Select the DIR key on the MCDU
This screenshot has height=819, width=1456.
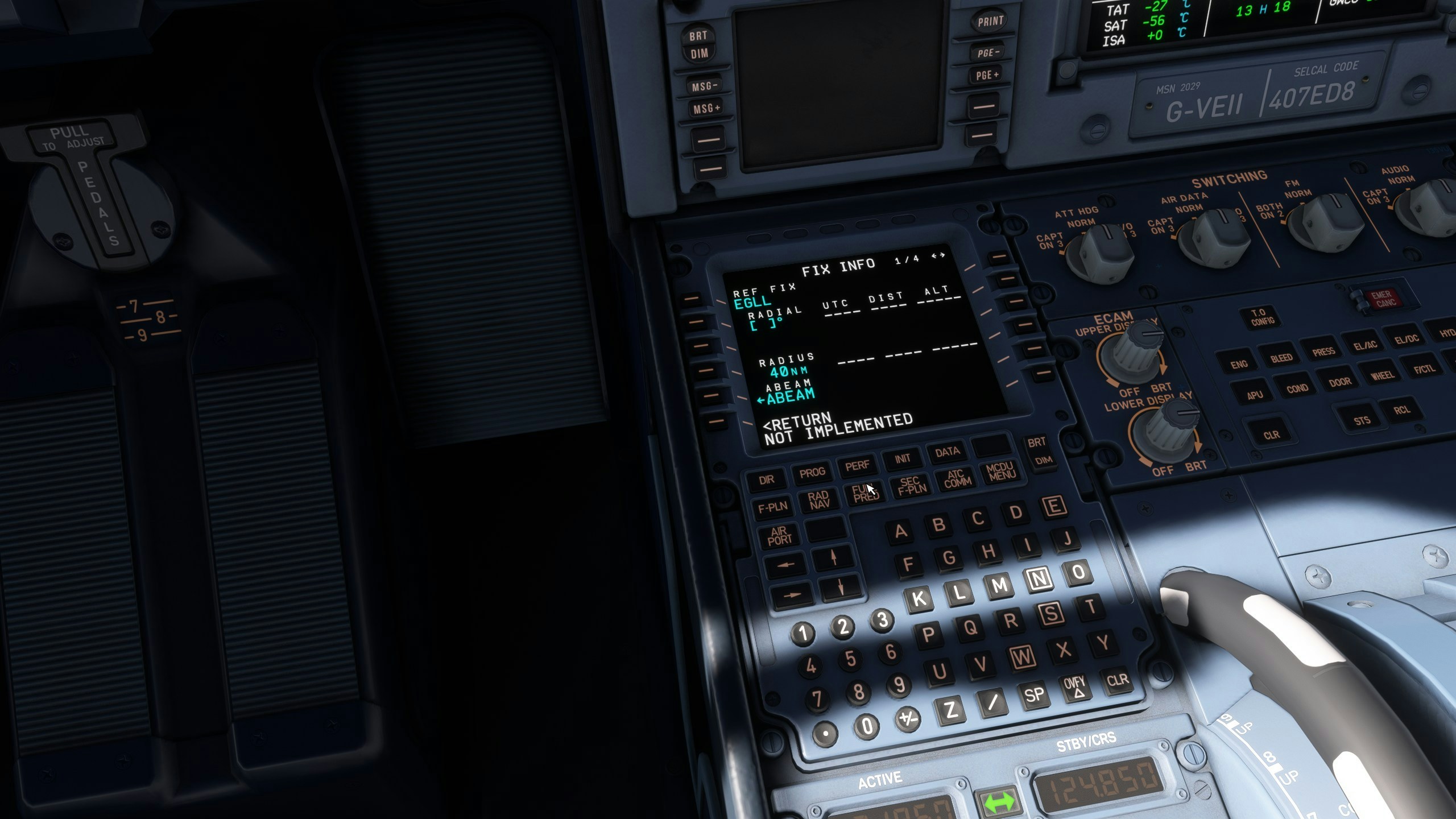coord(766,479)
